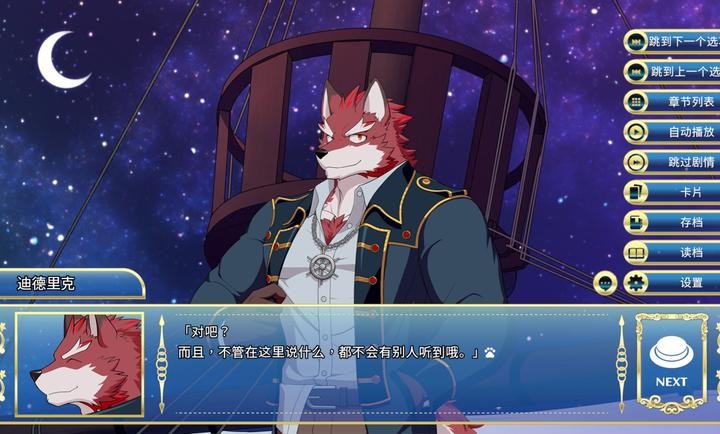Screen dimensions: 720x434
Task: Open the save menu (存档)
Action: [x=673, y=222]
